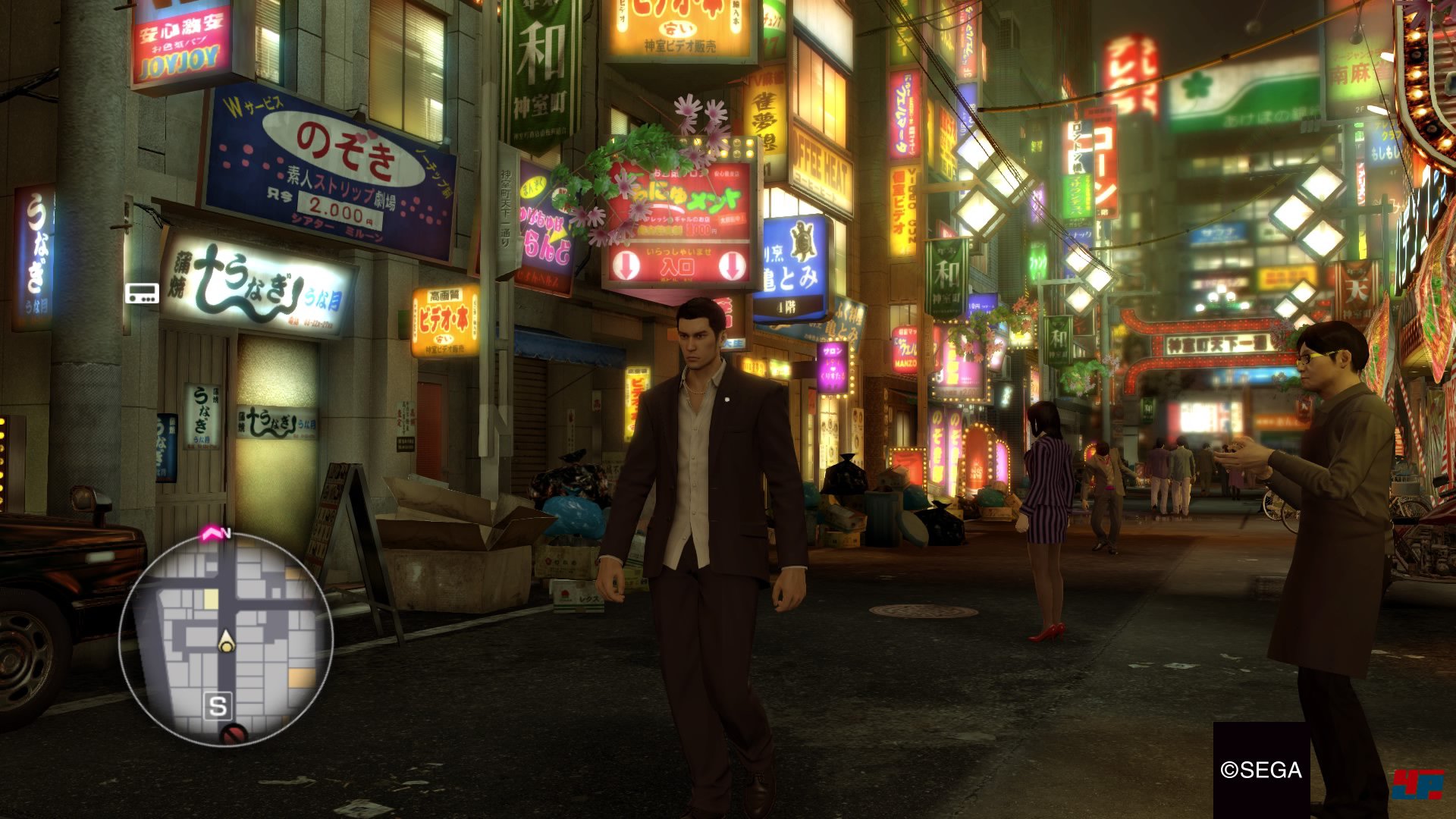The height and width of the screenshot is (819, 1456).
Task: Select the red marker at the minimap's edge
Action: tap(234, 734)
